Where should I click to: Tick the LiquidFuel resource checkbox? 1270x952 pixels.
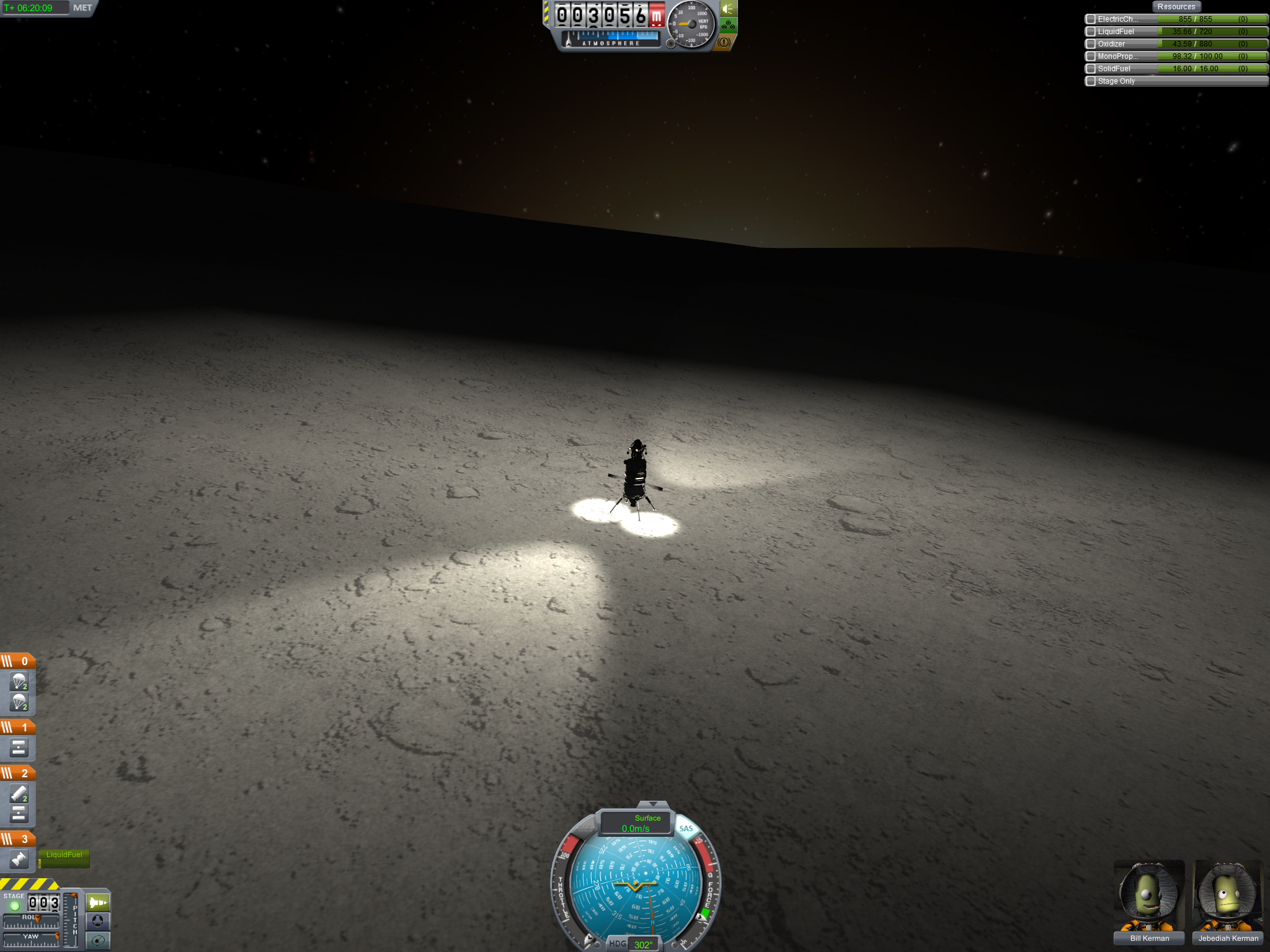coord(1091,32)
